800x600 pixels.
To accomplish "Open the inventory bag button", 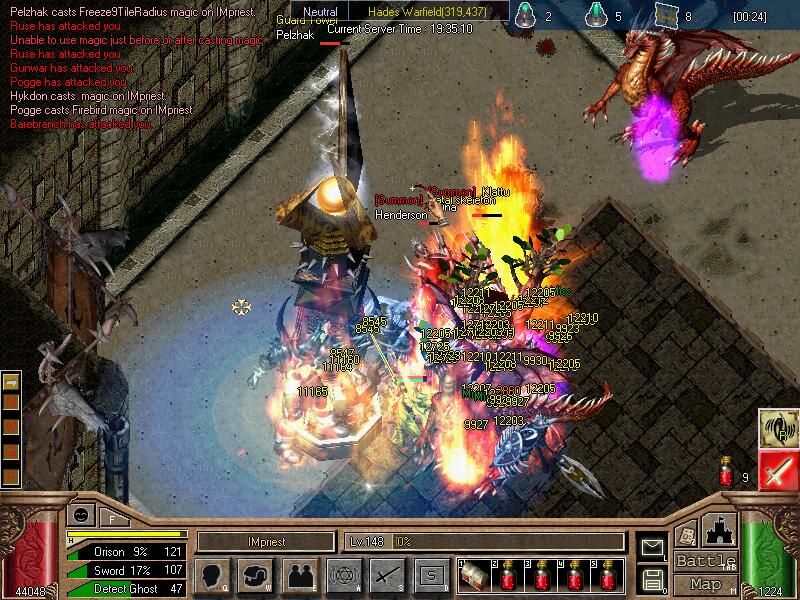I will point(256,575).
